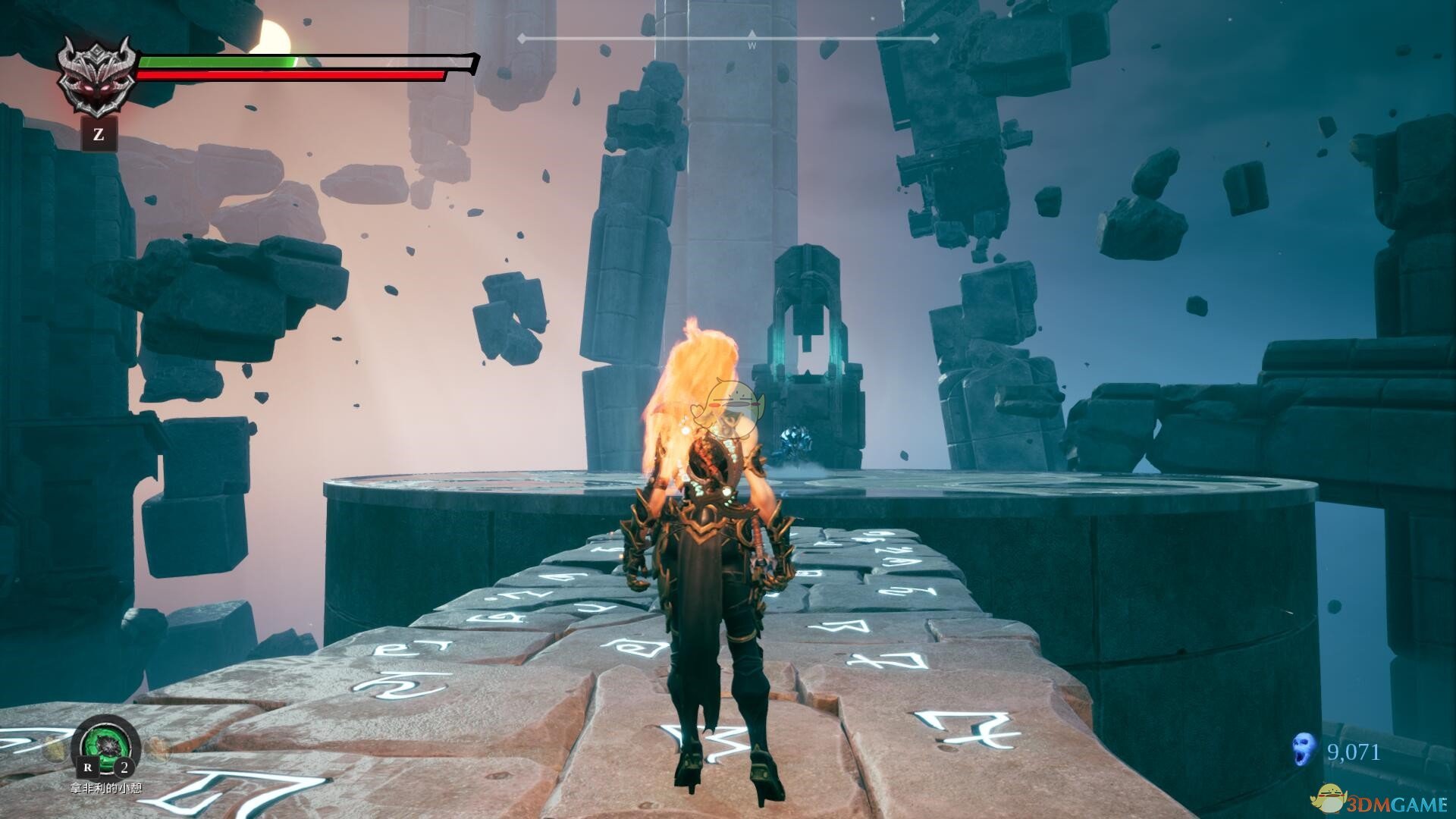Select the faded item left of Nephilim's Respite
Screen dimensions: 1456x819
point(56,749)
